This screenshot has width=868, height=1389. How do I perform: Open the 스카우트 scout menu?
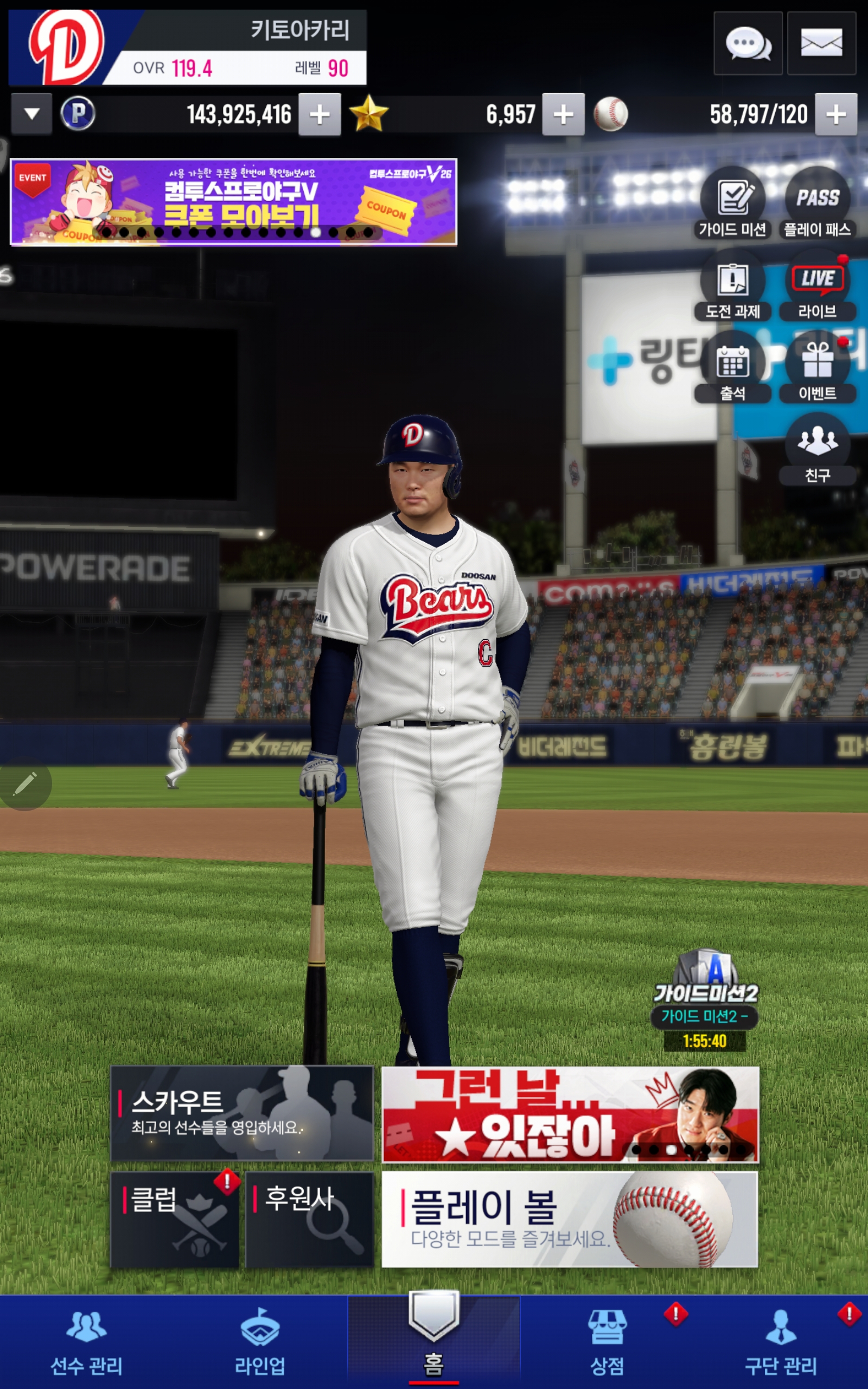pos(242,1113)
